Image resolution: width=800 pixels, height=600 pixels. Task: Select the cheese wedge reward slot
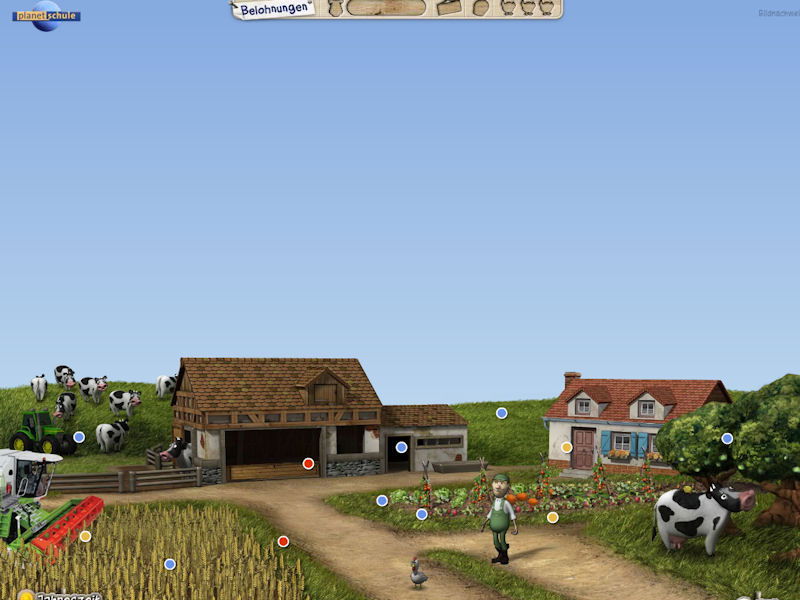coord(449,8)
